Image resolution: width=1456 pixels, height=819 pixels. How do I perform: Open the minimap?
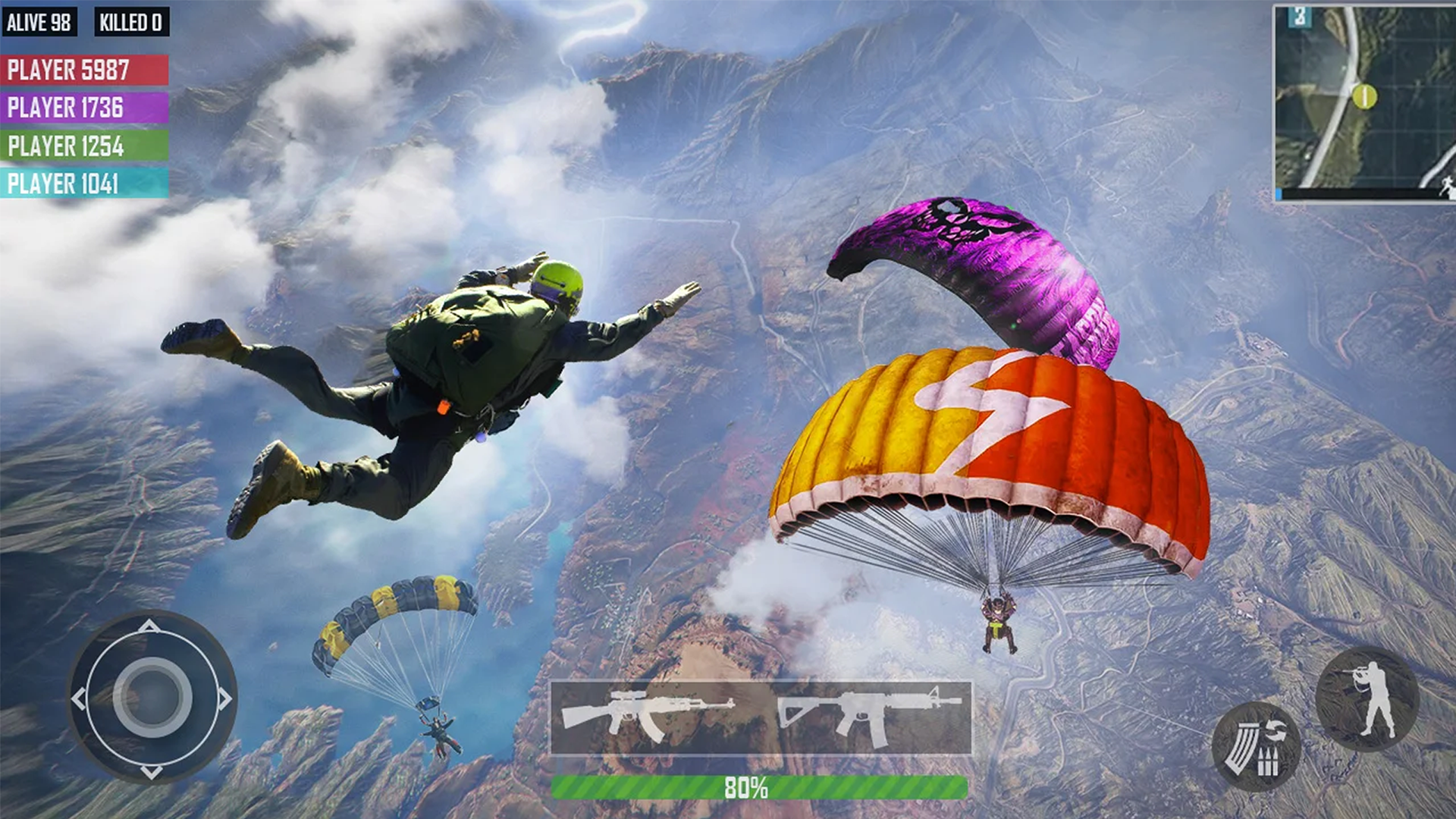pos(1363,102)
